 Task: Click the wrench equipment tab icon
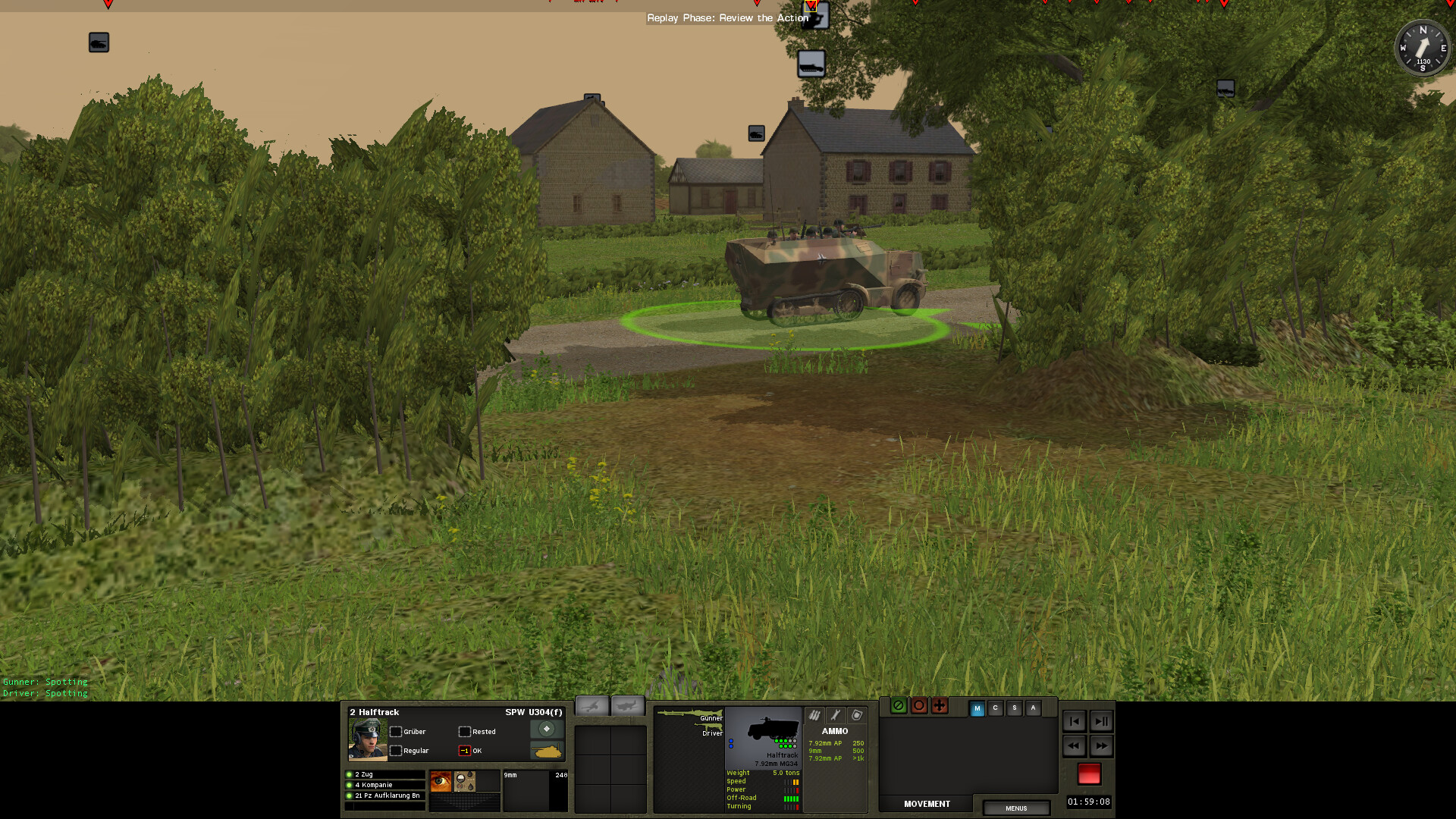point(834,715)
